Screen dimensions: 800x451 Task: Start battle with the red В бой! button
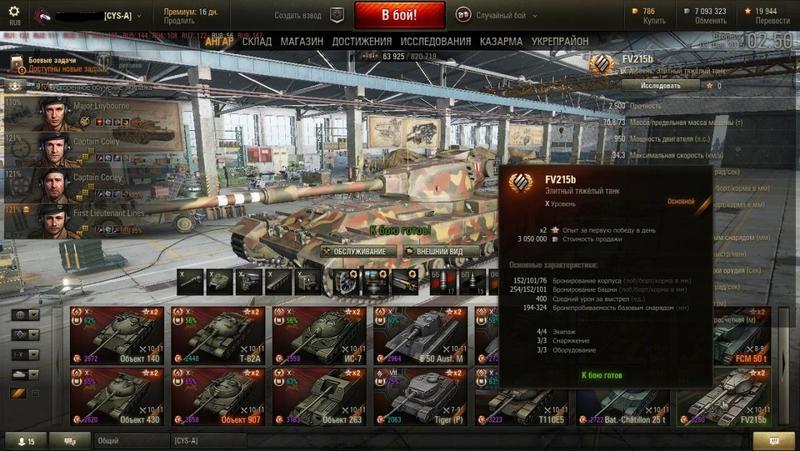(x=397, y=15)
